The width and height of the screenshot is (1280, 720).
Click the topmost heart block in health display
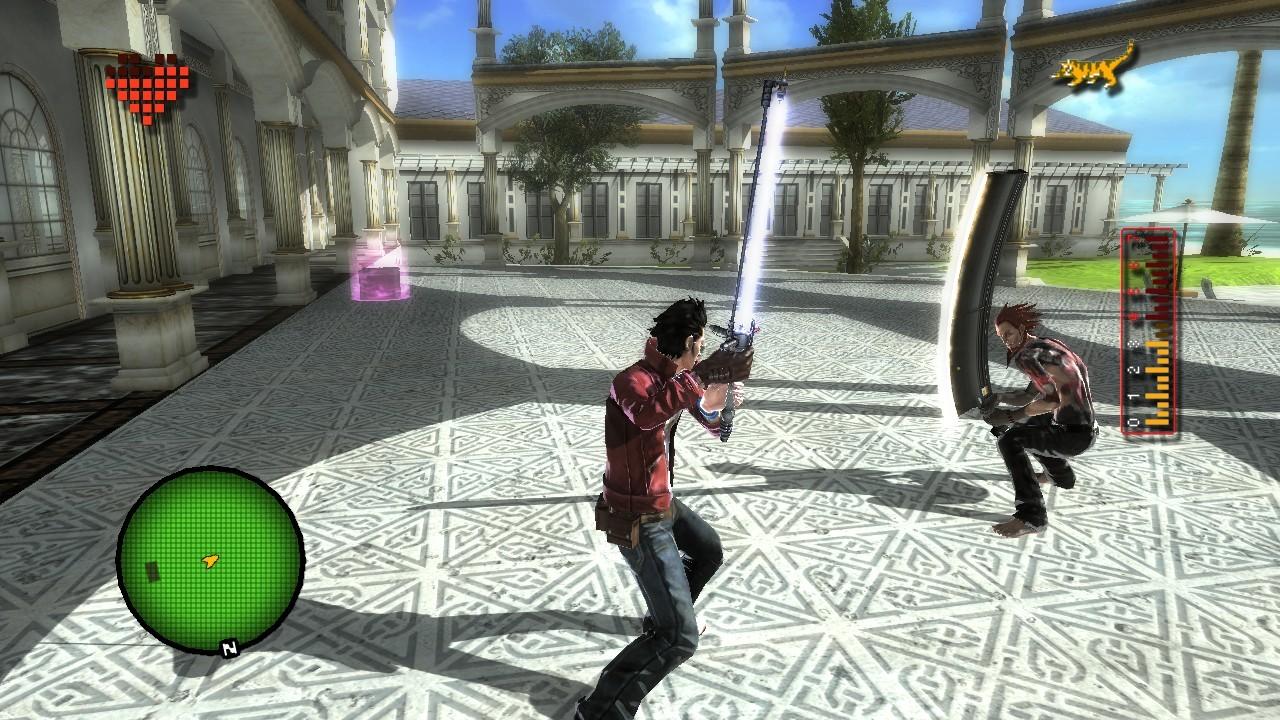click(125, 58)
